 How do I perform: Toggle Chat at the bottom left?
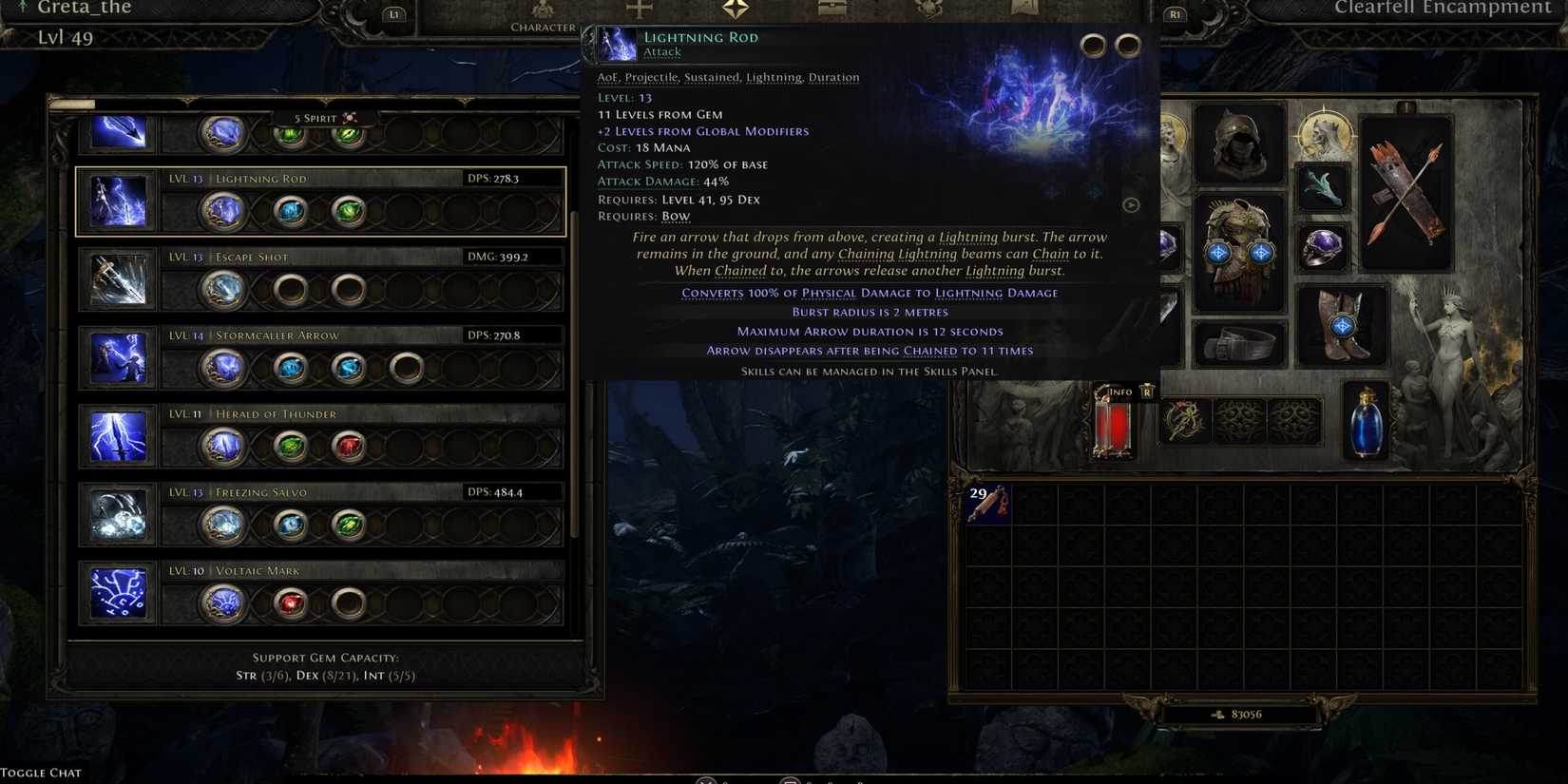(40, 772)
